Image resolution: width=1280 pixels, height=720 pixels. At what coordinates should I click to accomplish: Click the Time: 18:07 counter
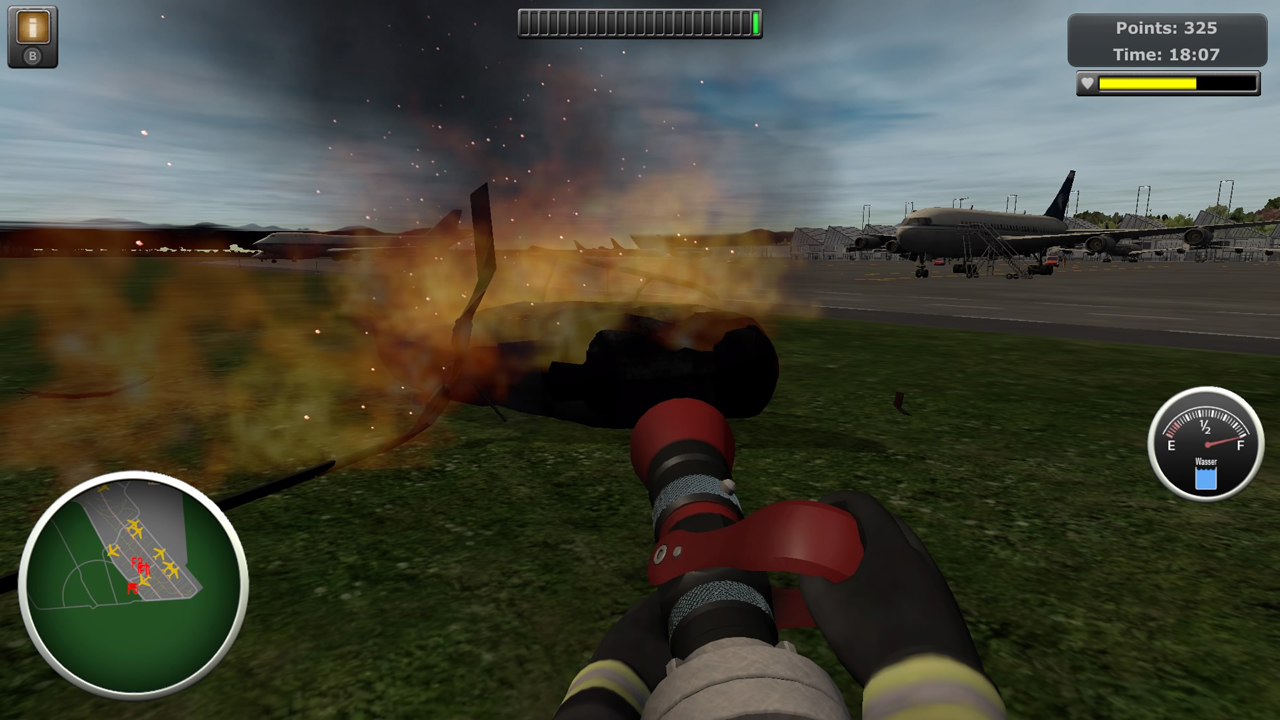click(x=1168, y=55)
